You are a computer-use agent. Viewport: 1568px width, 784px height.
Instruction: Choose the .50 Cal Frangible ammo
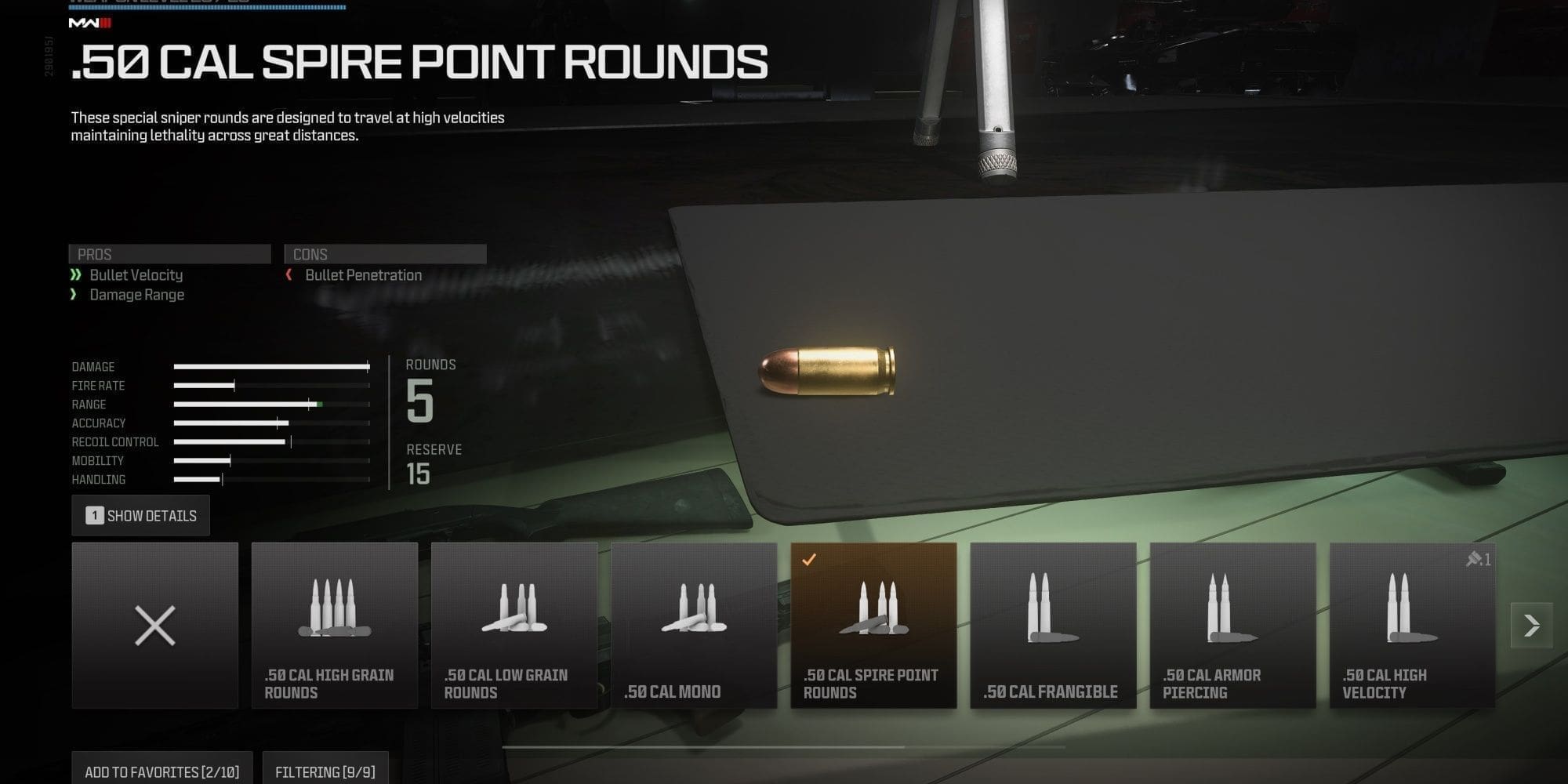(x=1053, y=627)
